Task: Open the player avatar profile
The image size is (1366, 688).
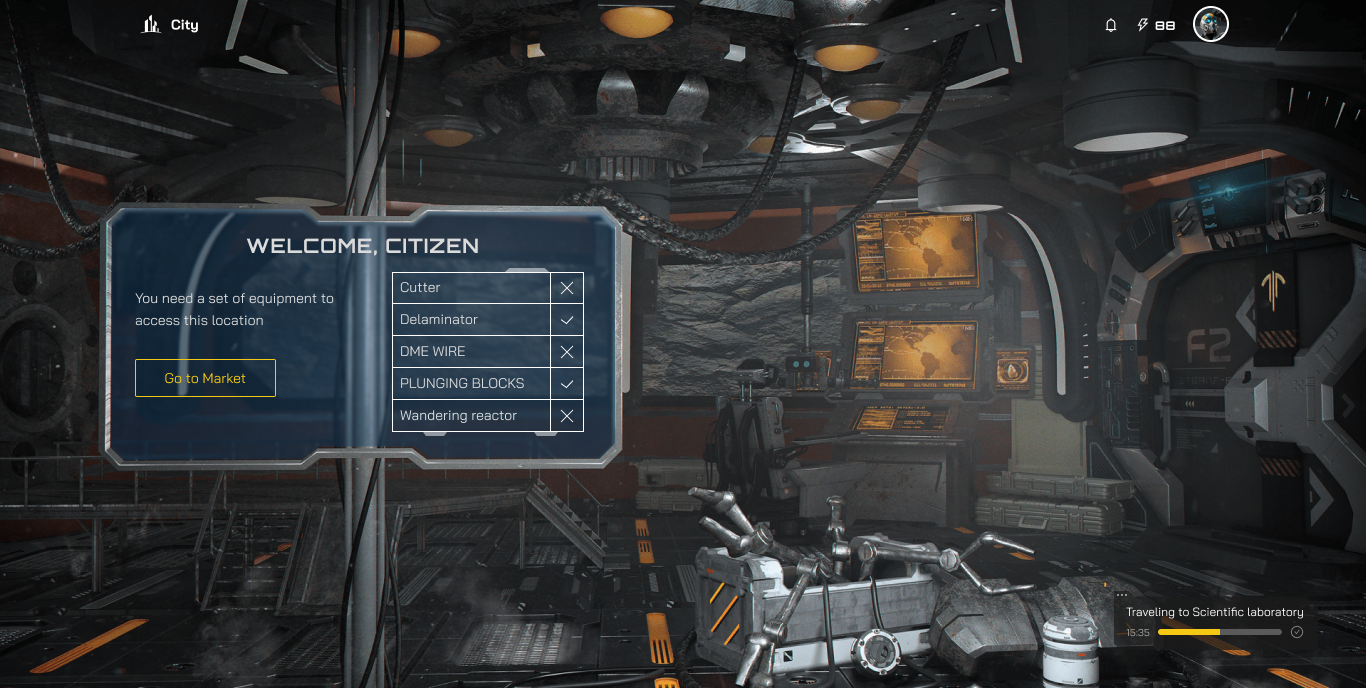Action: tap(1211, 25)
